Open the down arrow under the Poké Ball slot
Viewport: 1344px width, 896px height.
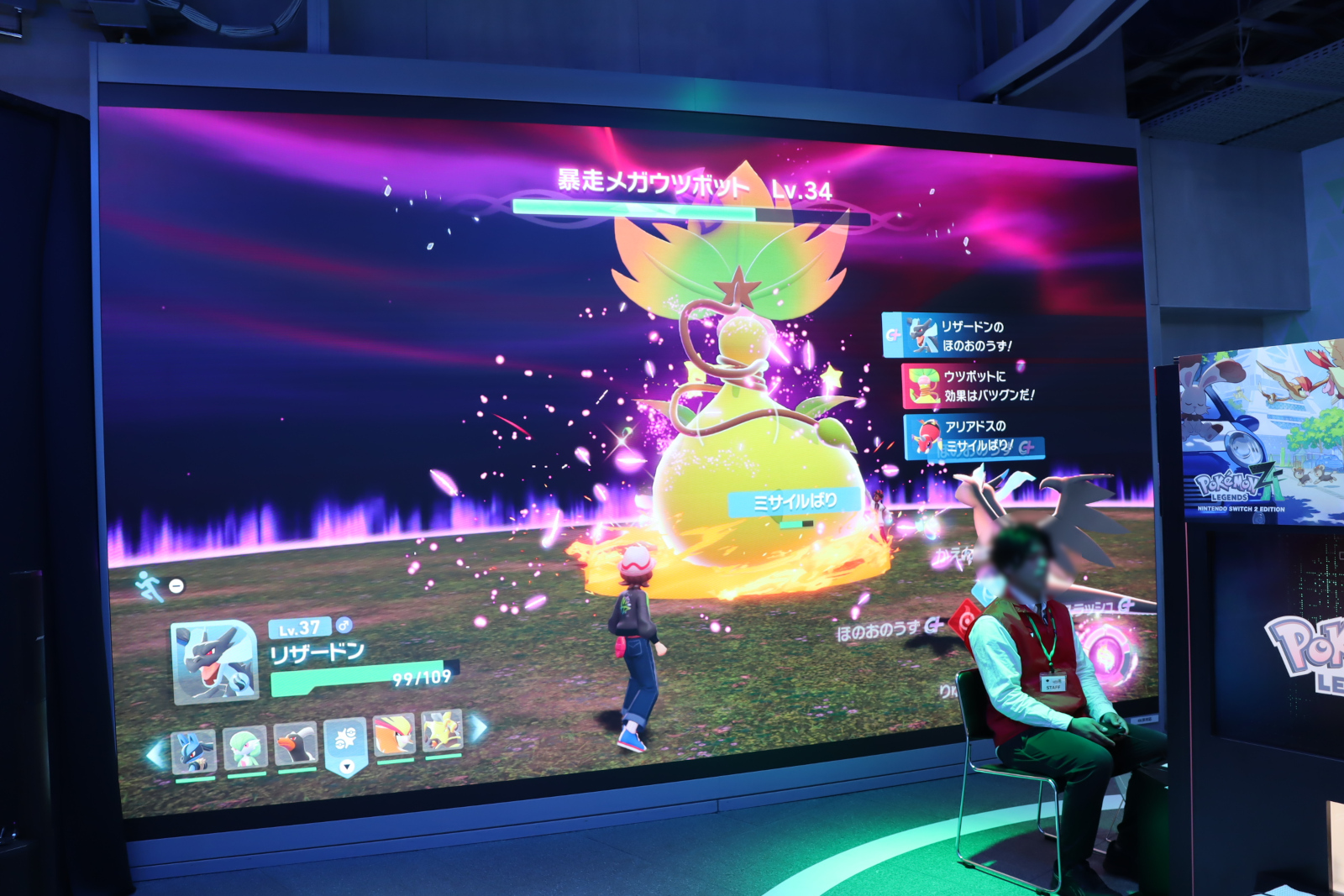tap(346, 767)
